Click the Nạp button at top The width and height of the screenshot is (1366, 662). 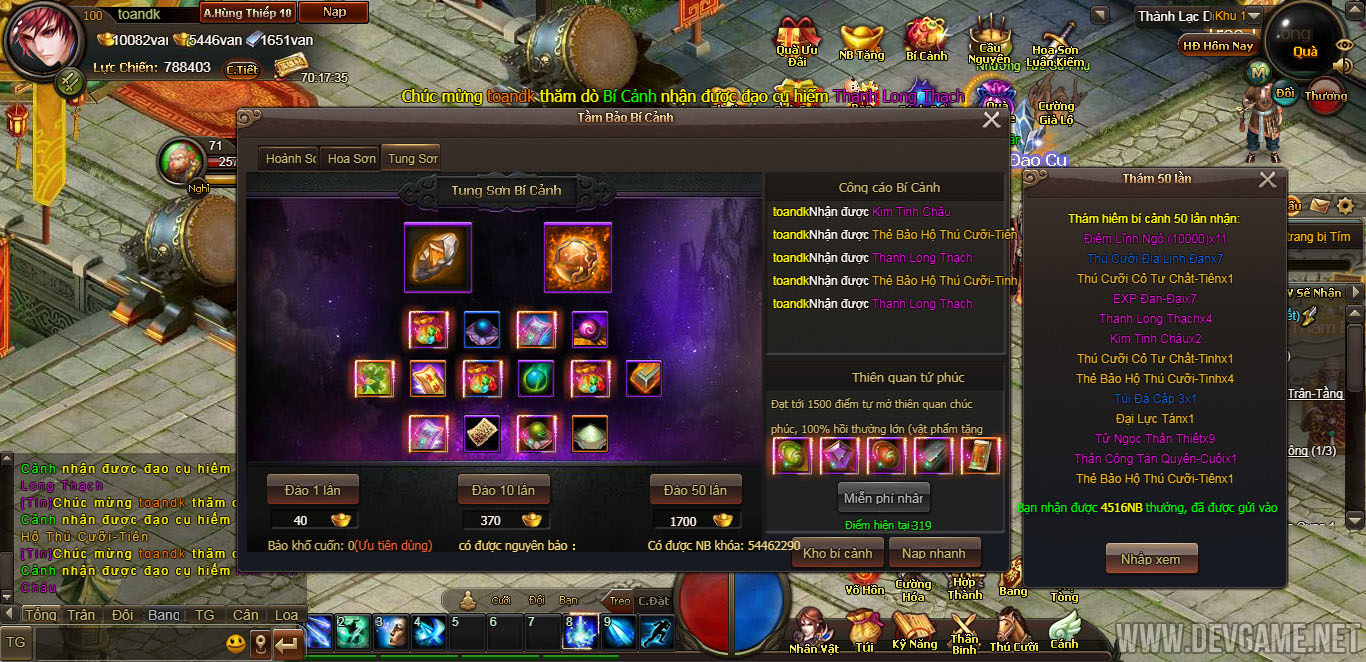click(x=335, y=13)
